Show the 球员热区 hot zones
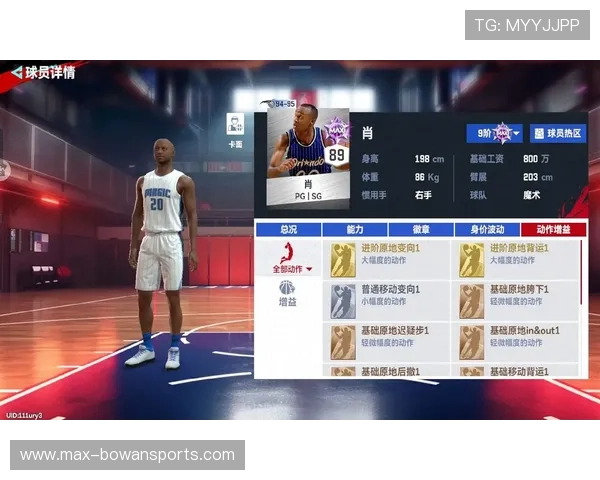This screenshot has width=600, height=480. [x=558, y=133]
